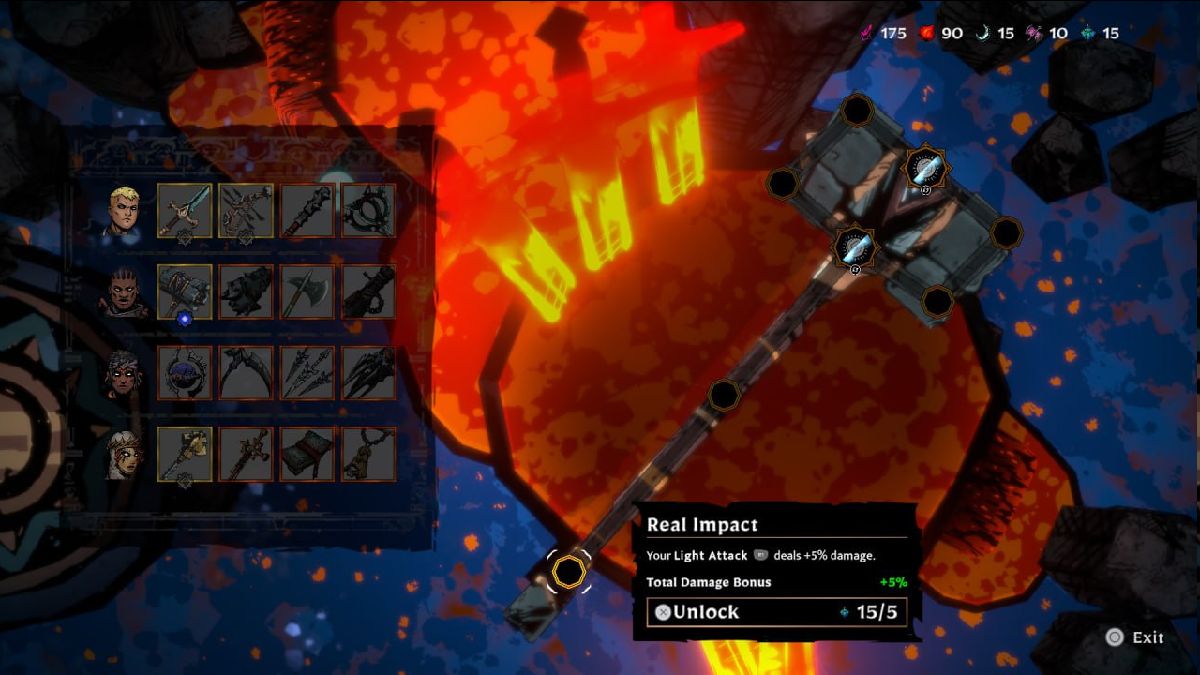Screen dimensions: 1200x675
Task: Choose the round orb weapon slot
Action: 185,373
